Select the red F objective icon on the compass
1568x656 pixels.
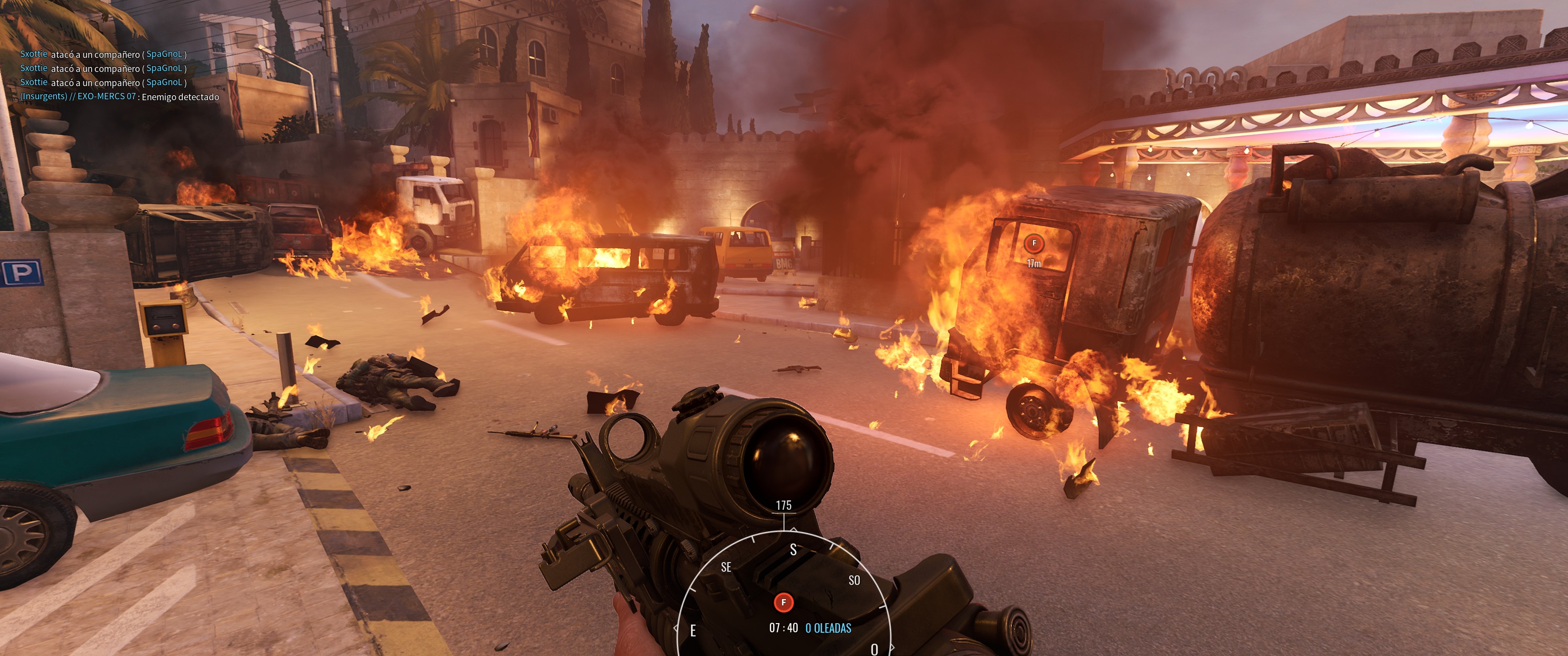coord(784,602)
